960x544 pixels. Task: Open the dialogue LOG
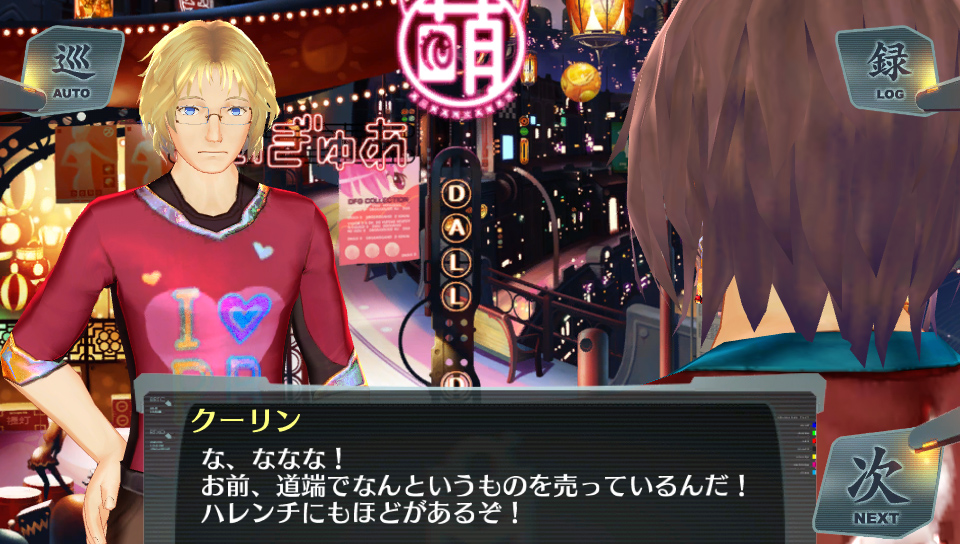(889, 70)
